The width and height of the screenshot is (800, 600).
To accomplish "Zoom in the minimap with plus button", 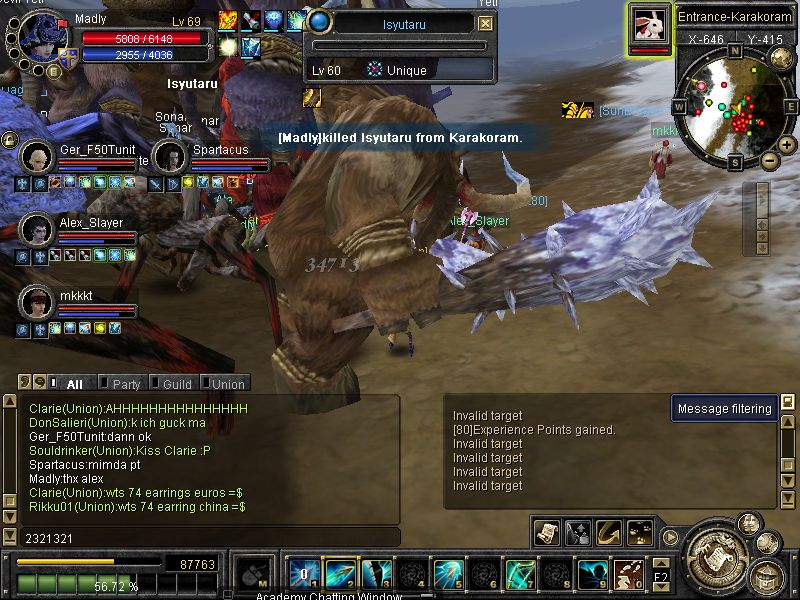I will coord(786,146).
